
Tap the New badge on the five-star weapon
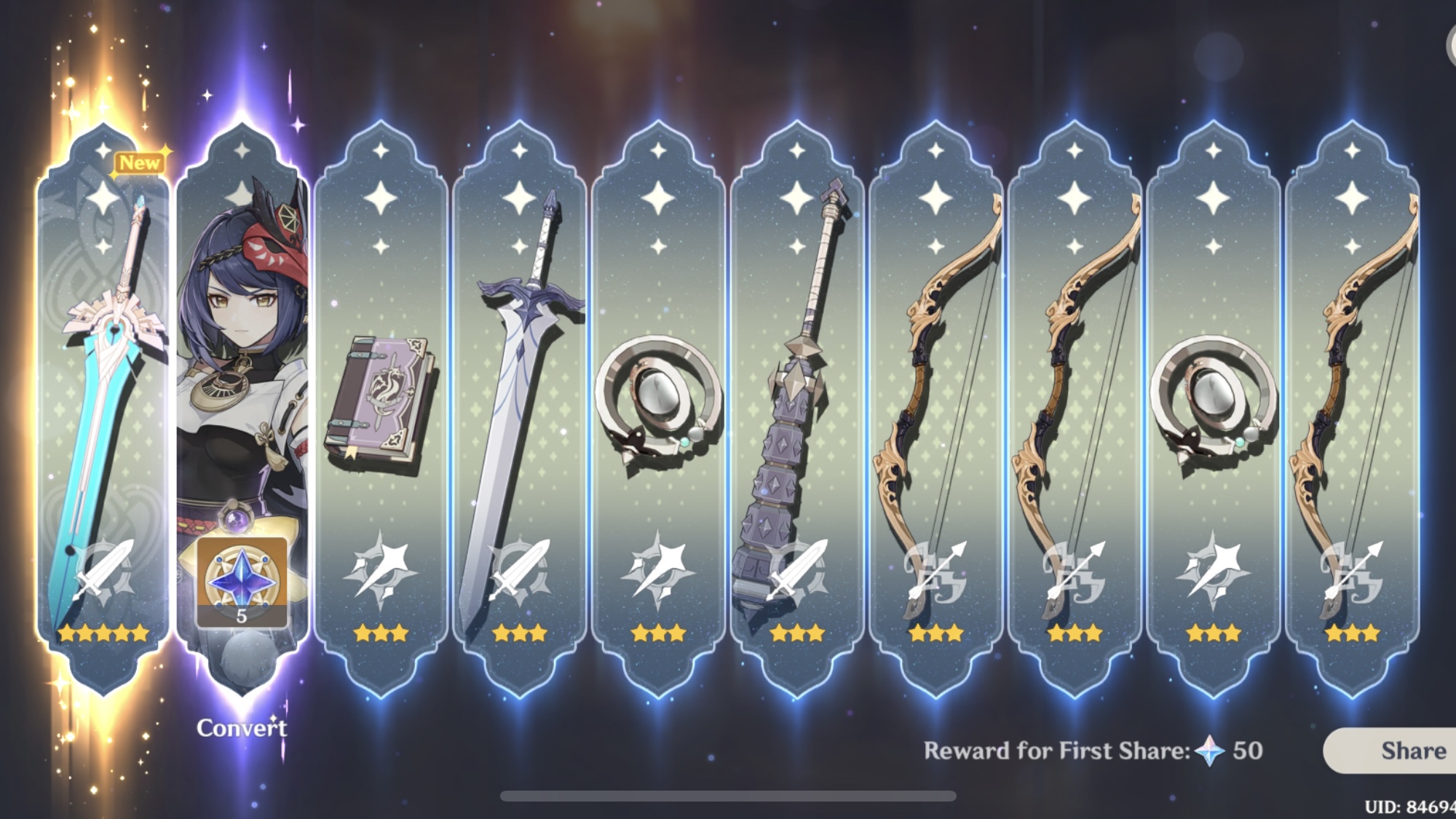pyautogui.click(x=141, y=162)
